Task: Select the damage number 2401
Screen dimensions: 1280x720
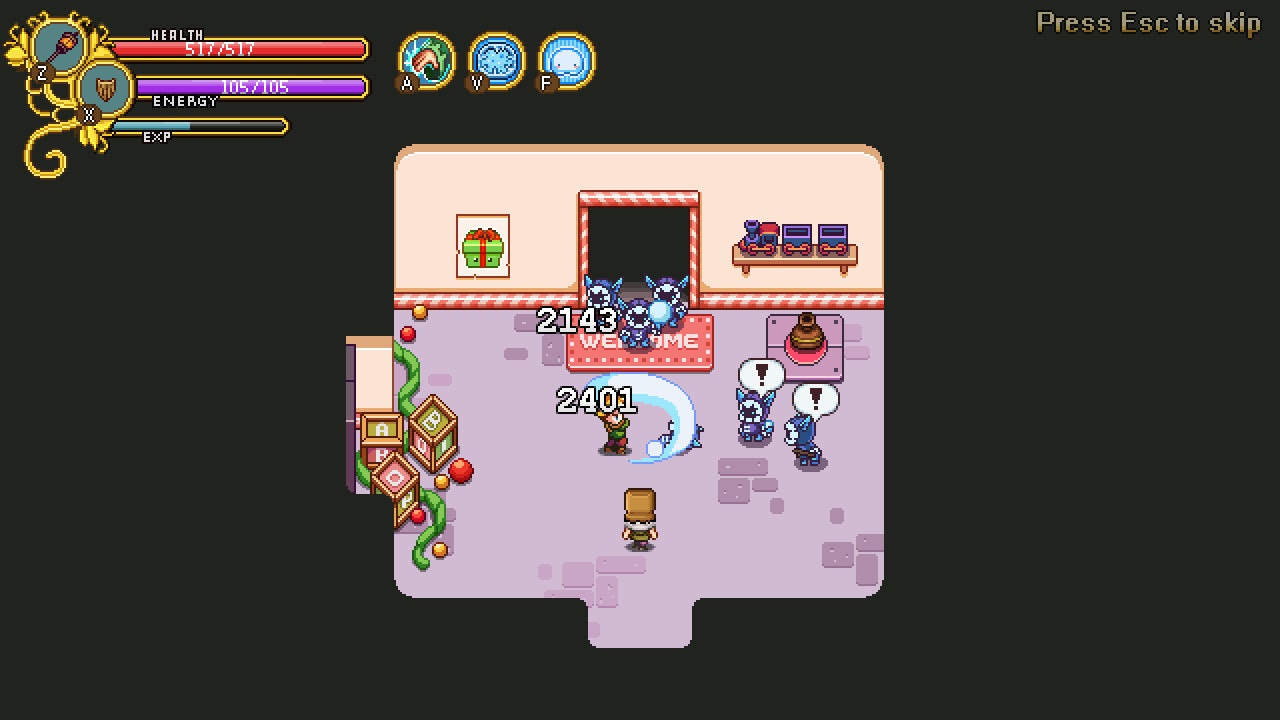Action: (x=595, y=402)
